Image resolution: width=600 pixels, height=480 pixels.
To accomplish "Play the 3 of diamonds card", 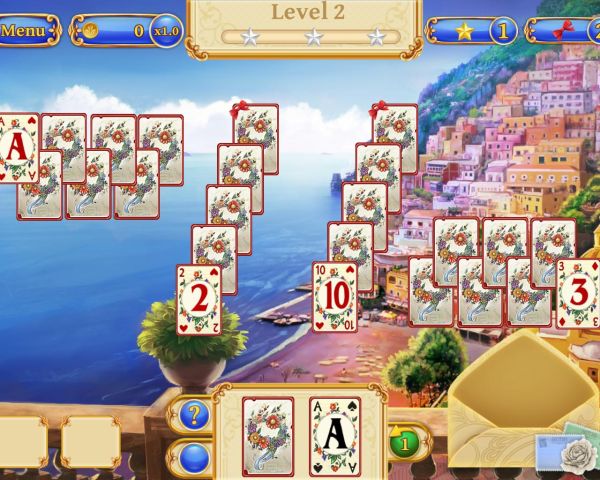I will pos(579,293).
